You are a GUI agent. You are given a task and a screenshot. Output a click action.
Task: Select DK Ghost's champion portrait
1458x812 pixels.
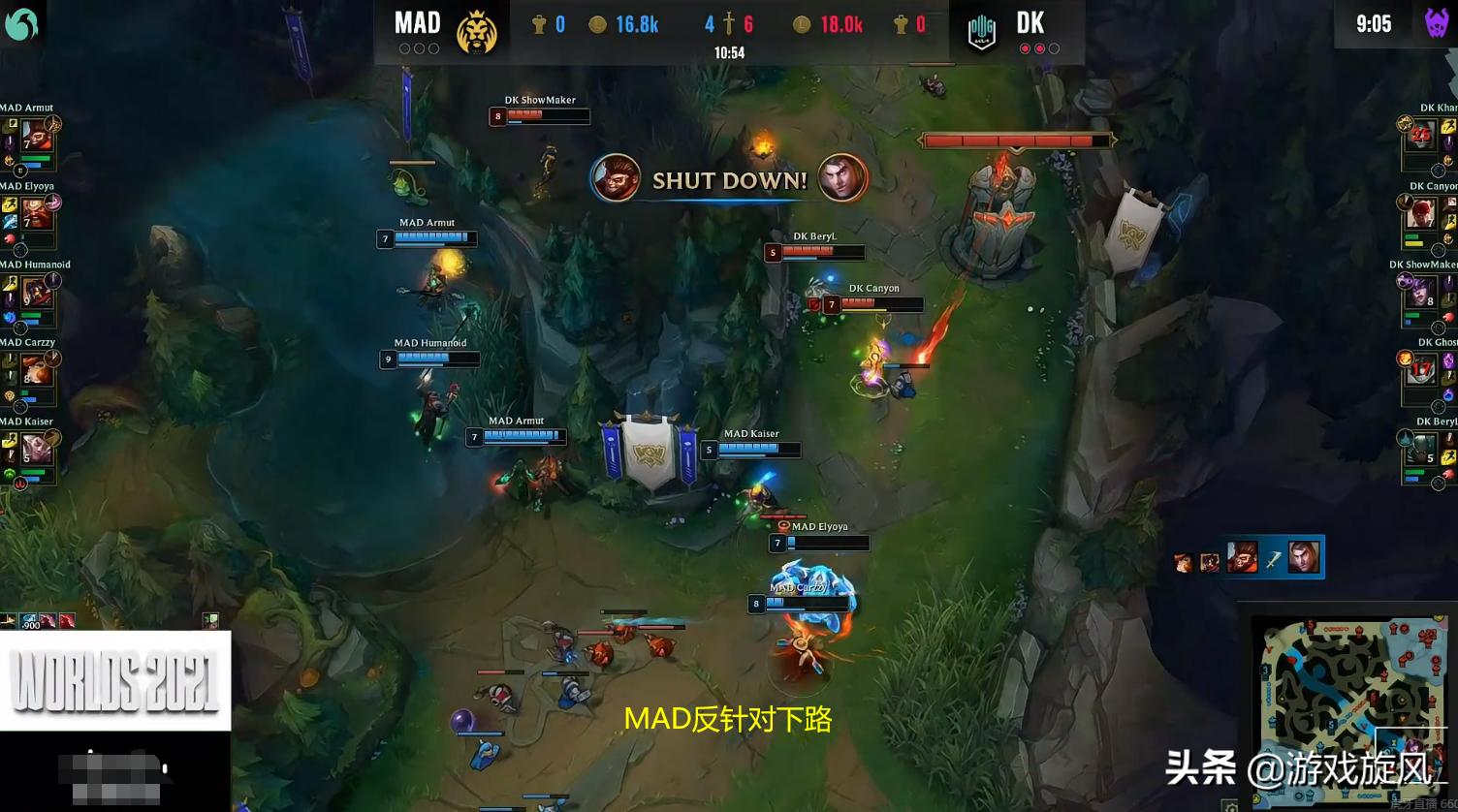[1421, 370]
